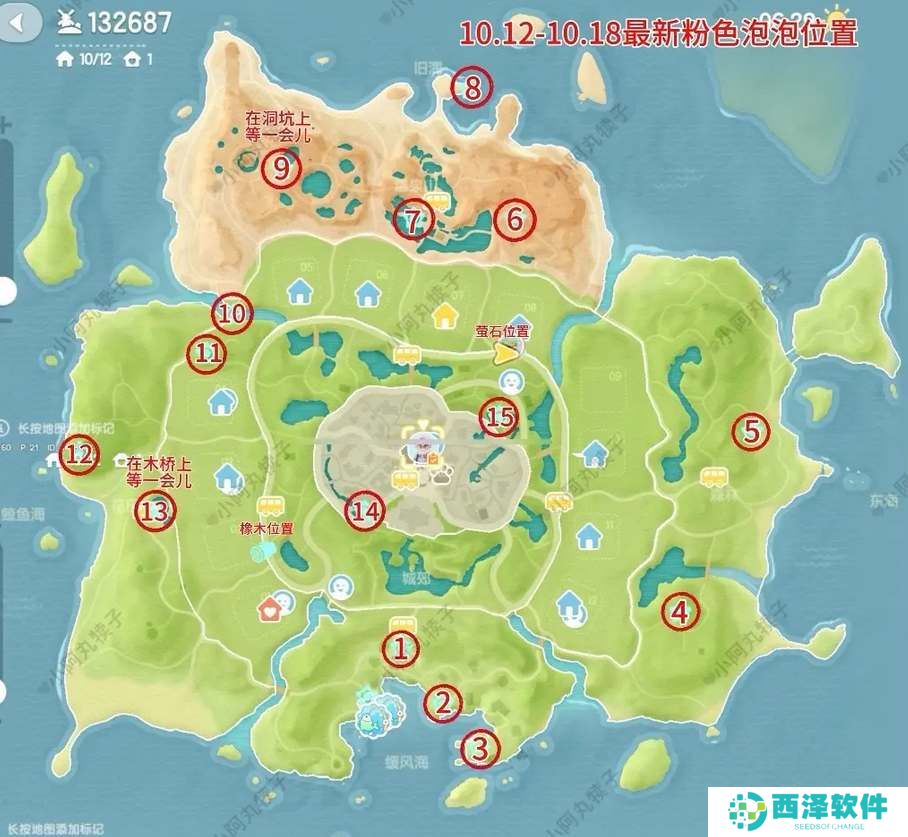Select the blue house marker at plot 06
Image resolution: width=908 pixels, height=837 pixels.
pos(368,293)
